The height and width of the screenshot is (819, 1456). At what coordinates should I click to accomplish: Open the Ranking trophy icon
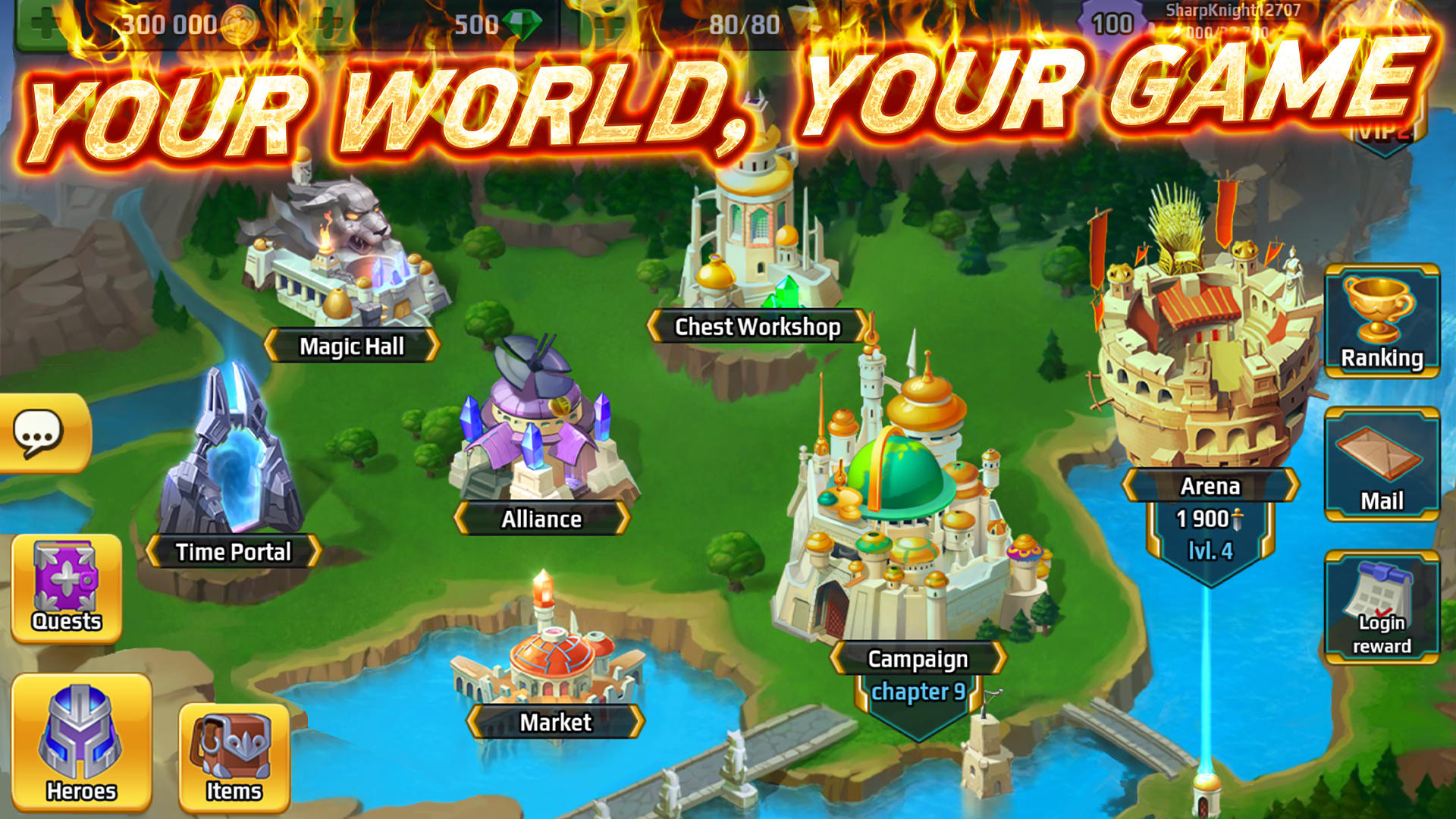coord(1382,318)
